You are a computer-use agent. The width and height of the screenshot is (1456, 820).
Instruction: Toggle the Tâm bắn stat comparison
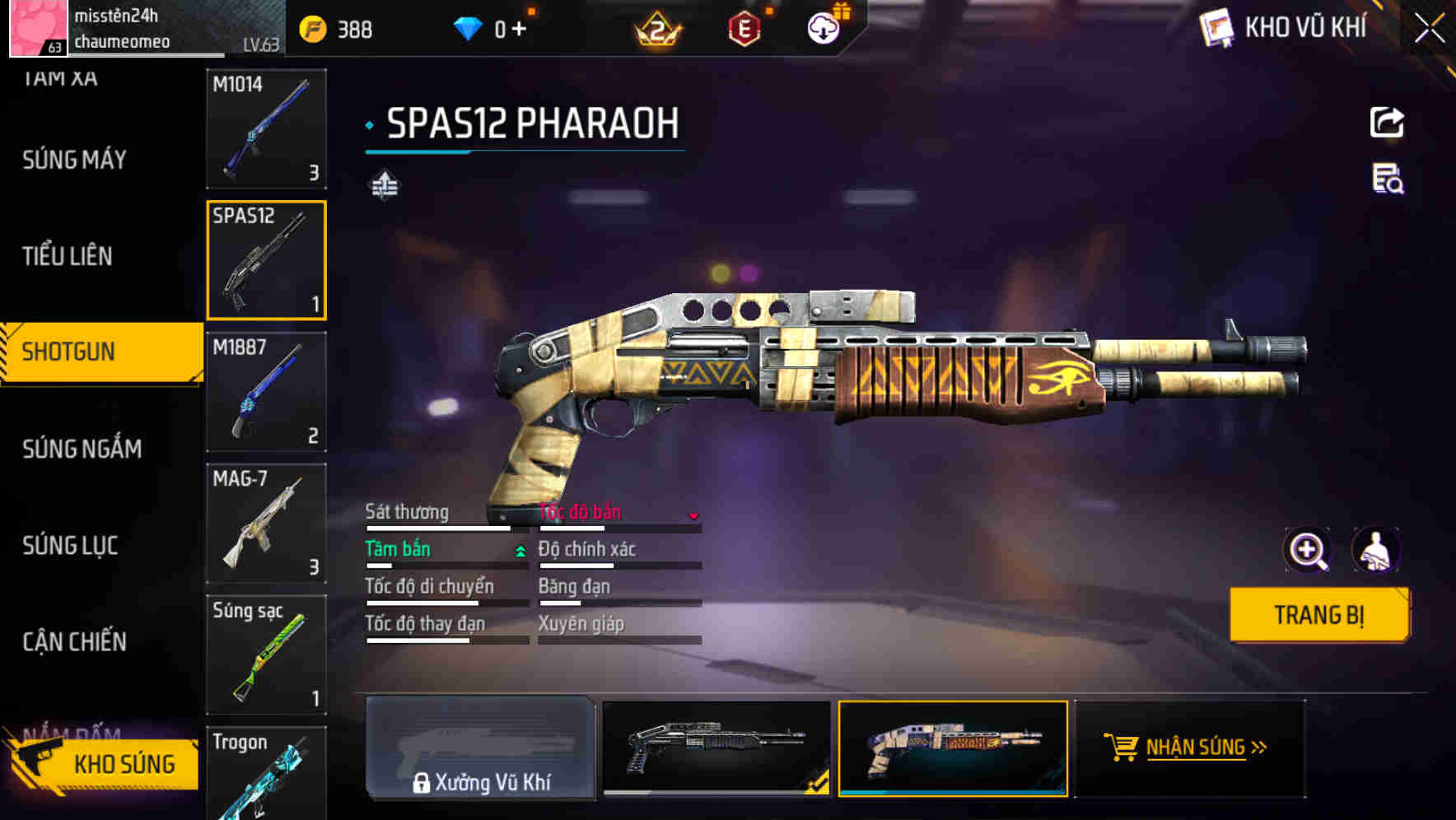click(399, 549)
